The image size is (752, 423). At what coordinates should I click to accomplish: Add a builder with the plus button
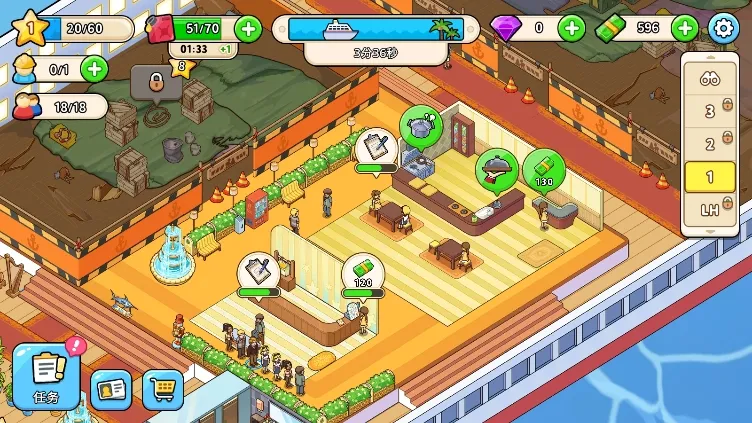[93, 69]
